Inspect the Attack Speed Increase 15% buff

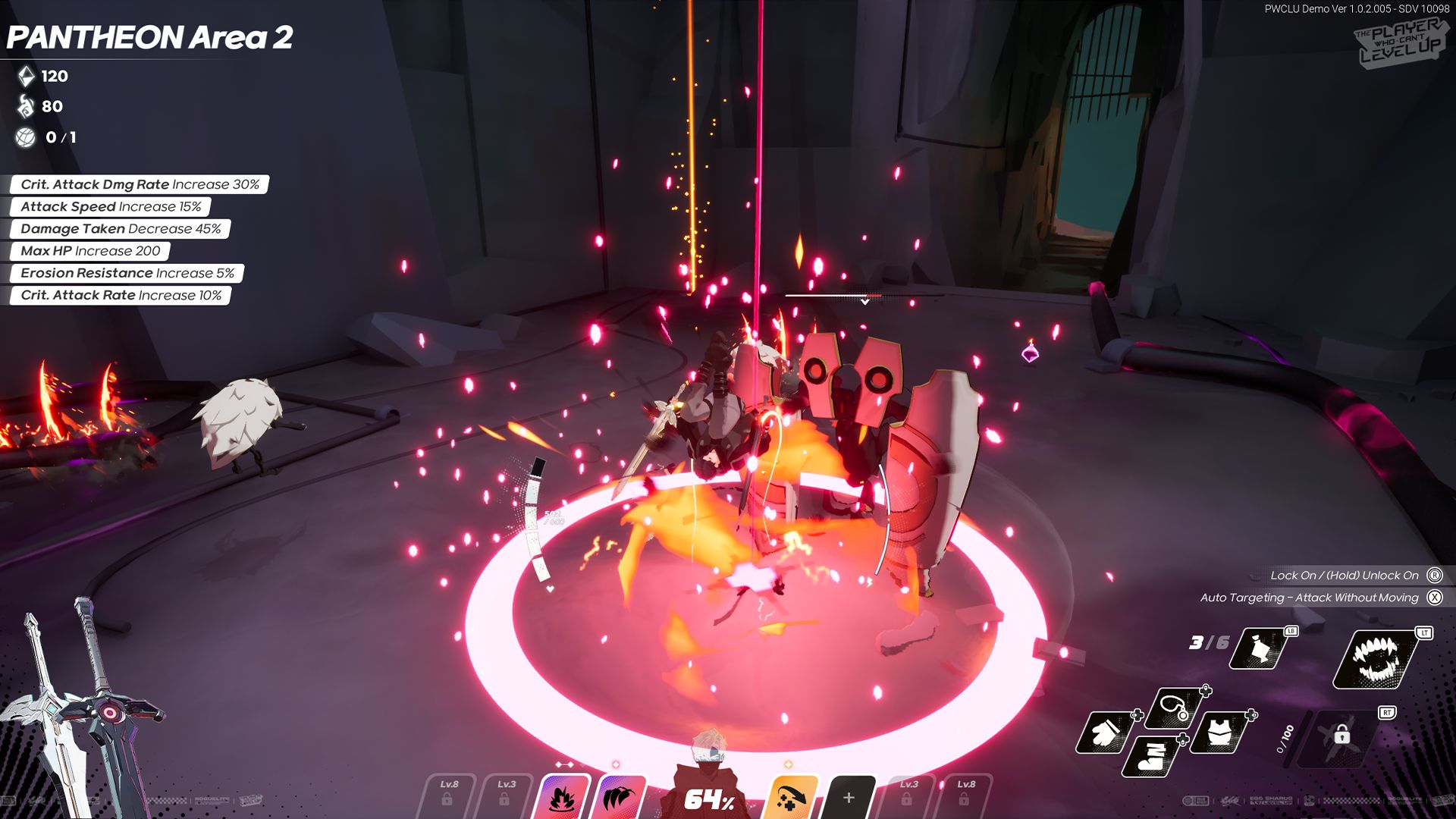pyautogui.click(x=111, y=207)
